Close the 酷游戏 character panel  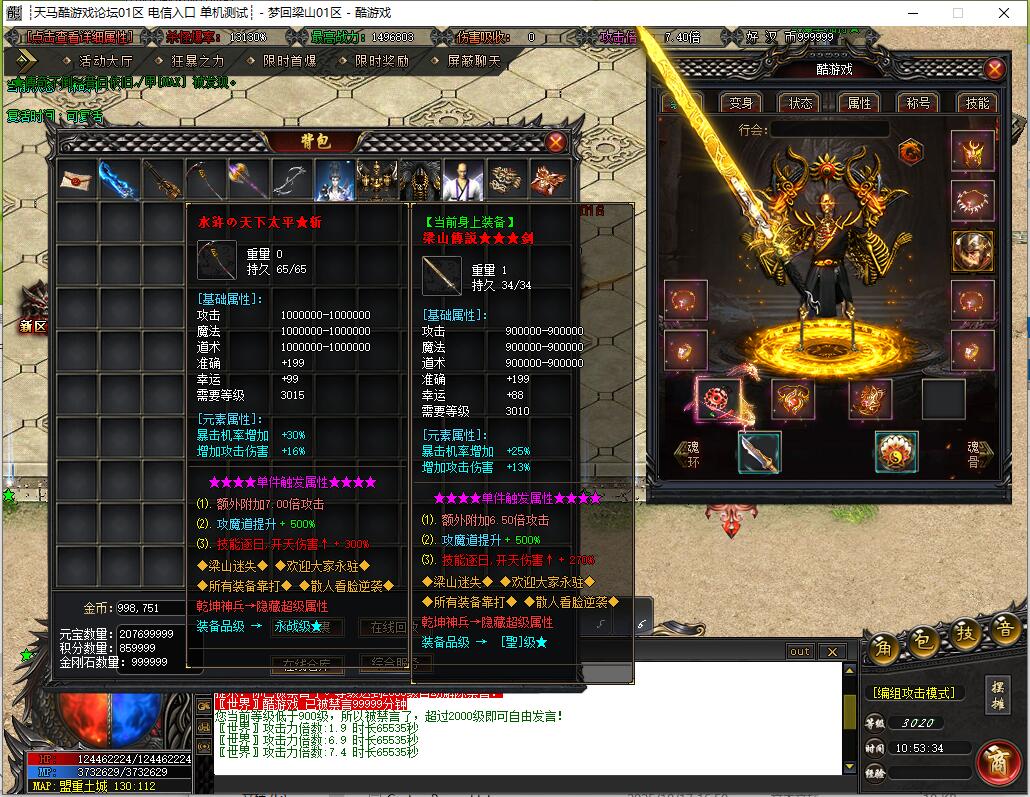(994, 69)
